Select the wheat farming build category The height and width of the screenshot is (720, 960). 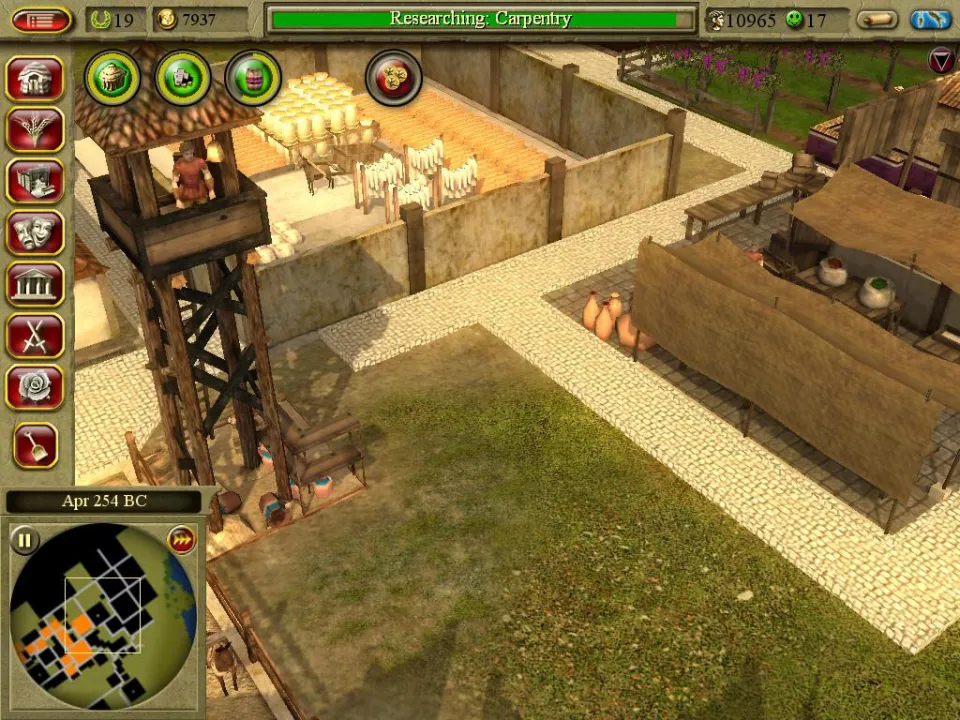coord(36,130)
